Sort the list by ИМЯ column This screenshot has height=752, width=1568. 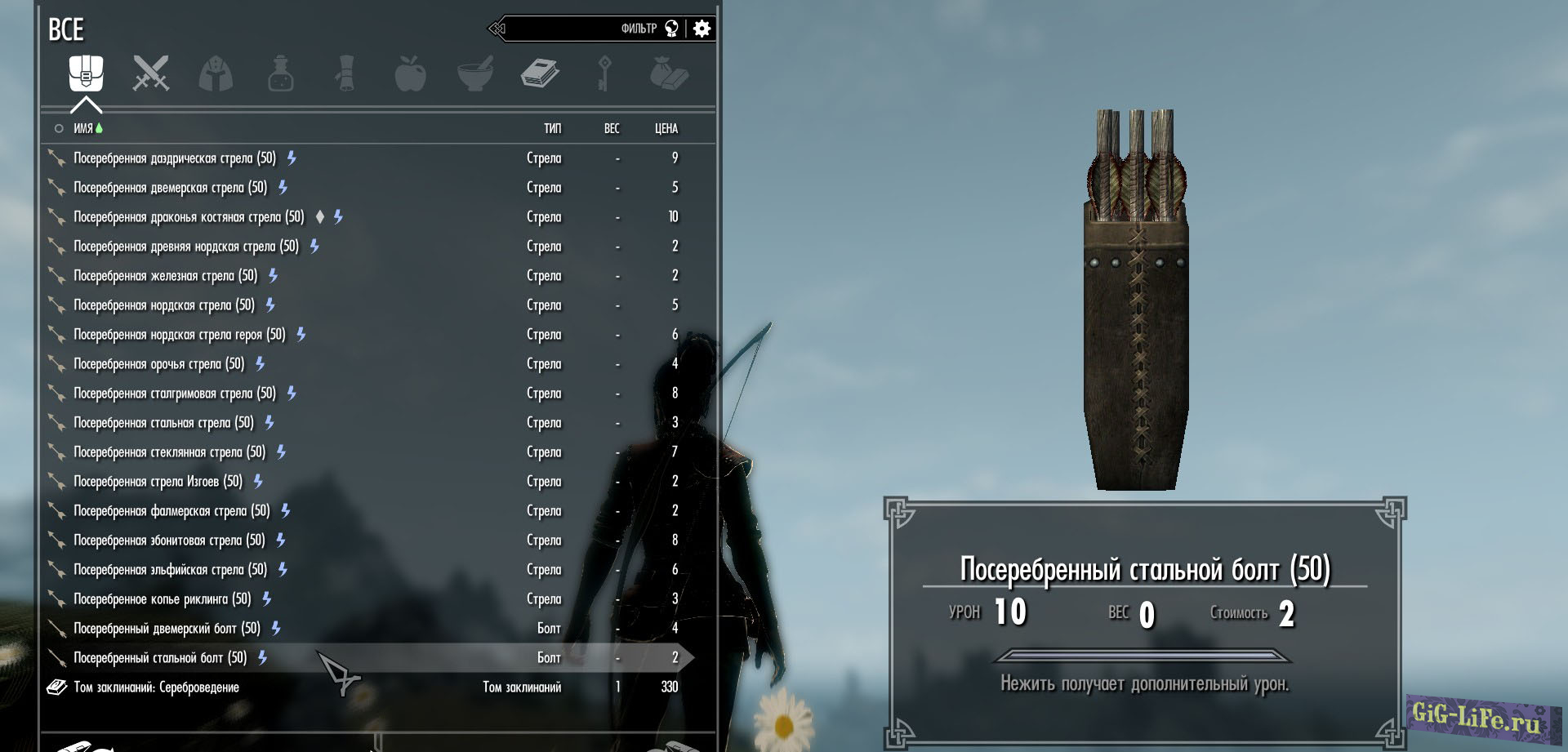tap(83, 128)
